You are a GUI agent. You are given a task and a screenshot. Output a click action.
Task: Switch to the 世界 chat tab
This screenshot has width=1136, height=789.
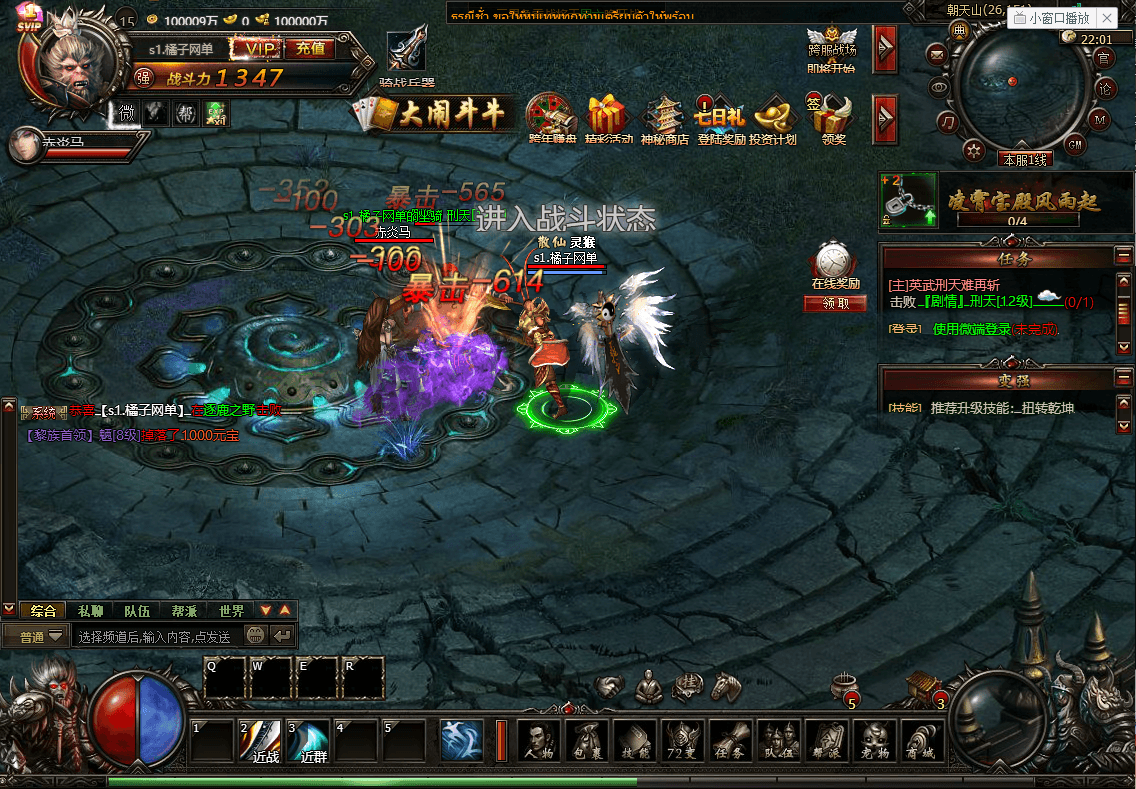(x=231, y=611)
